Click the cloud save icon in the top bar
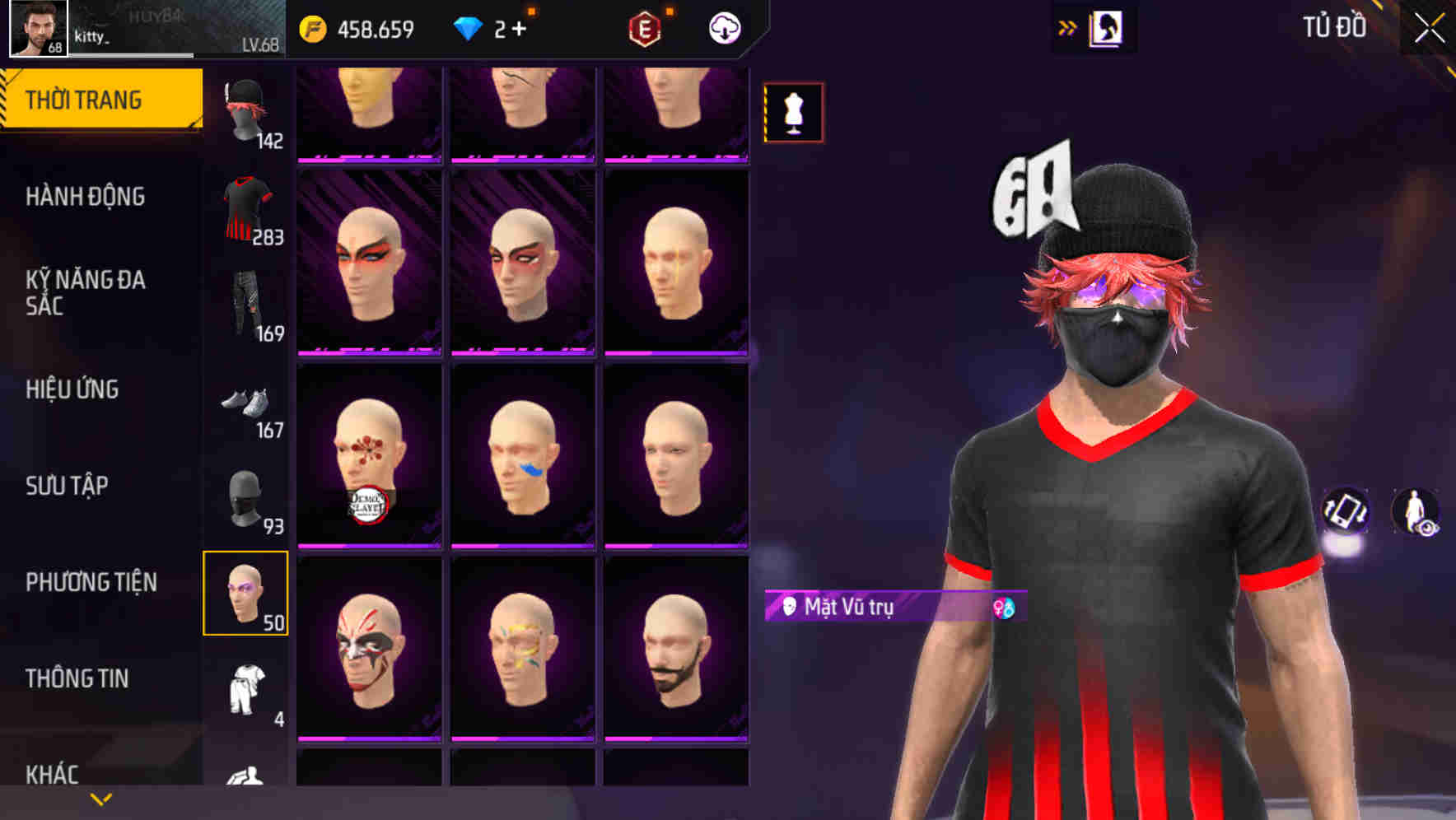 coord(722,28)
